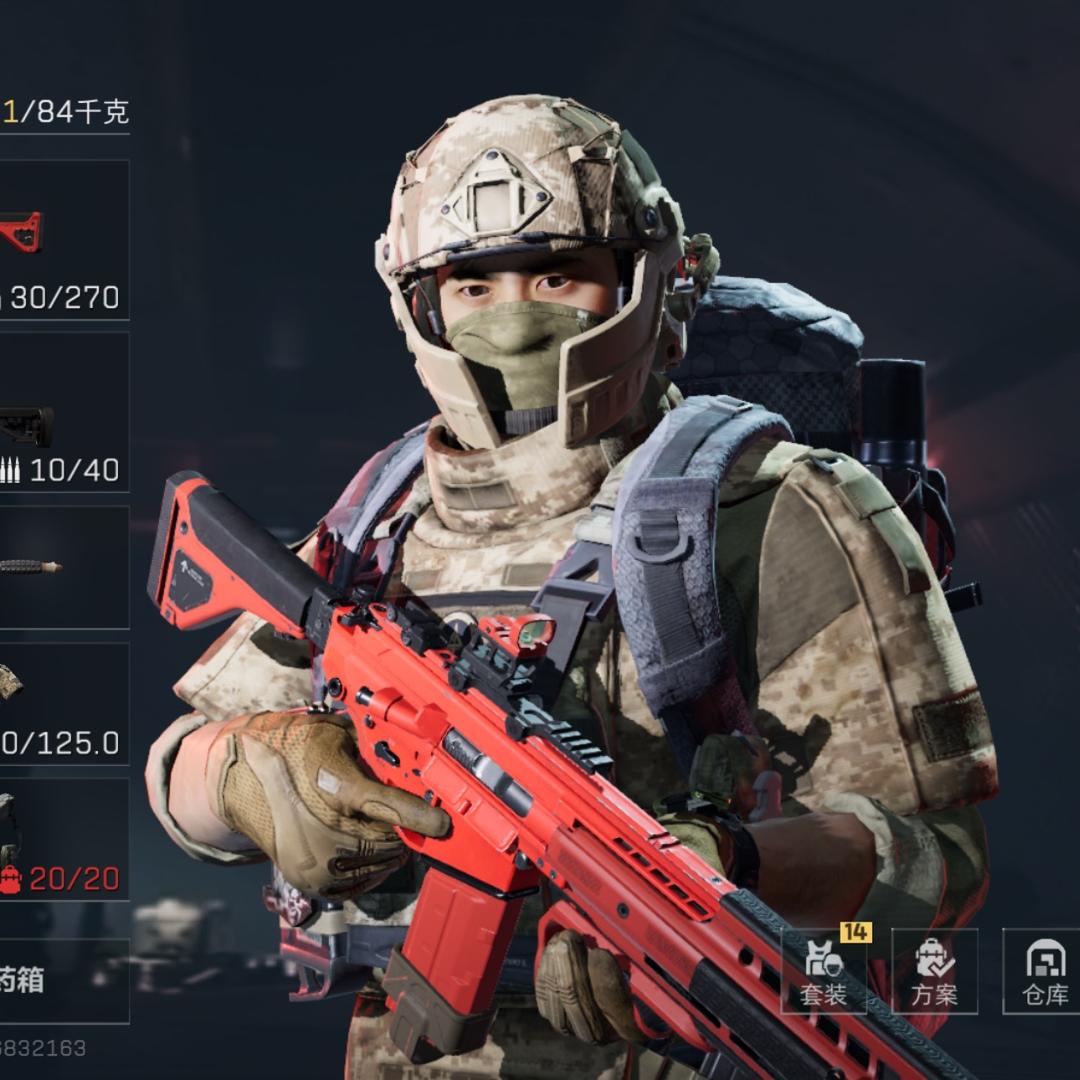Choose the melee knife equipment slot
Viewport: 1080px width, 1080px height.
pyautogui.click(x=62, y=567)
